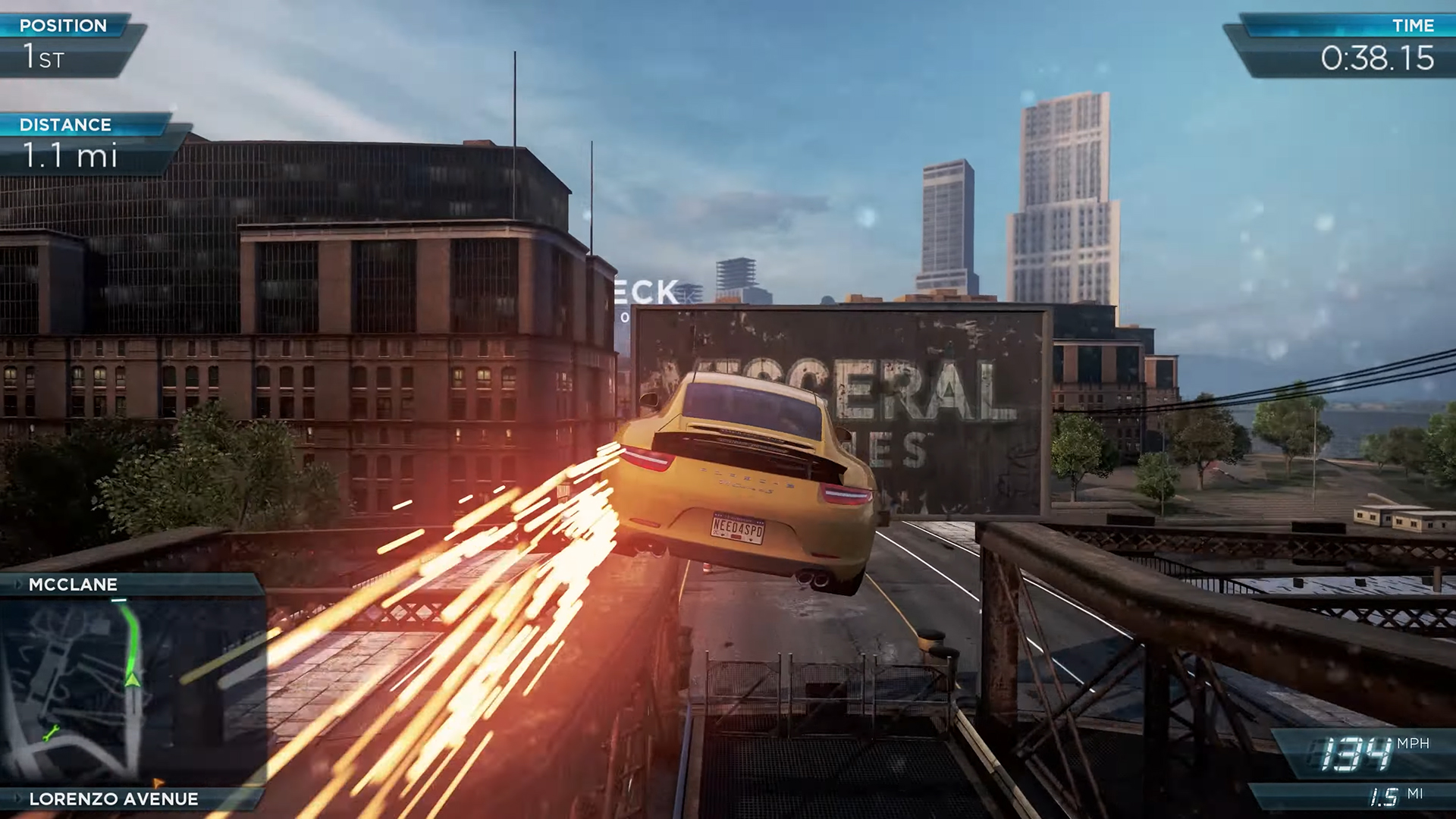Toggle the white route tick atop the minimap
The image size is (1456, 819).
118,599
